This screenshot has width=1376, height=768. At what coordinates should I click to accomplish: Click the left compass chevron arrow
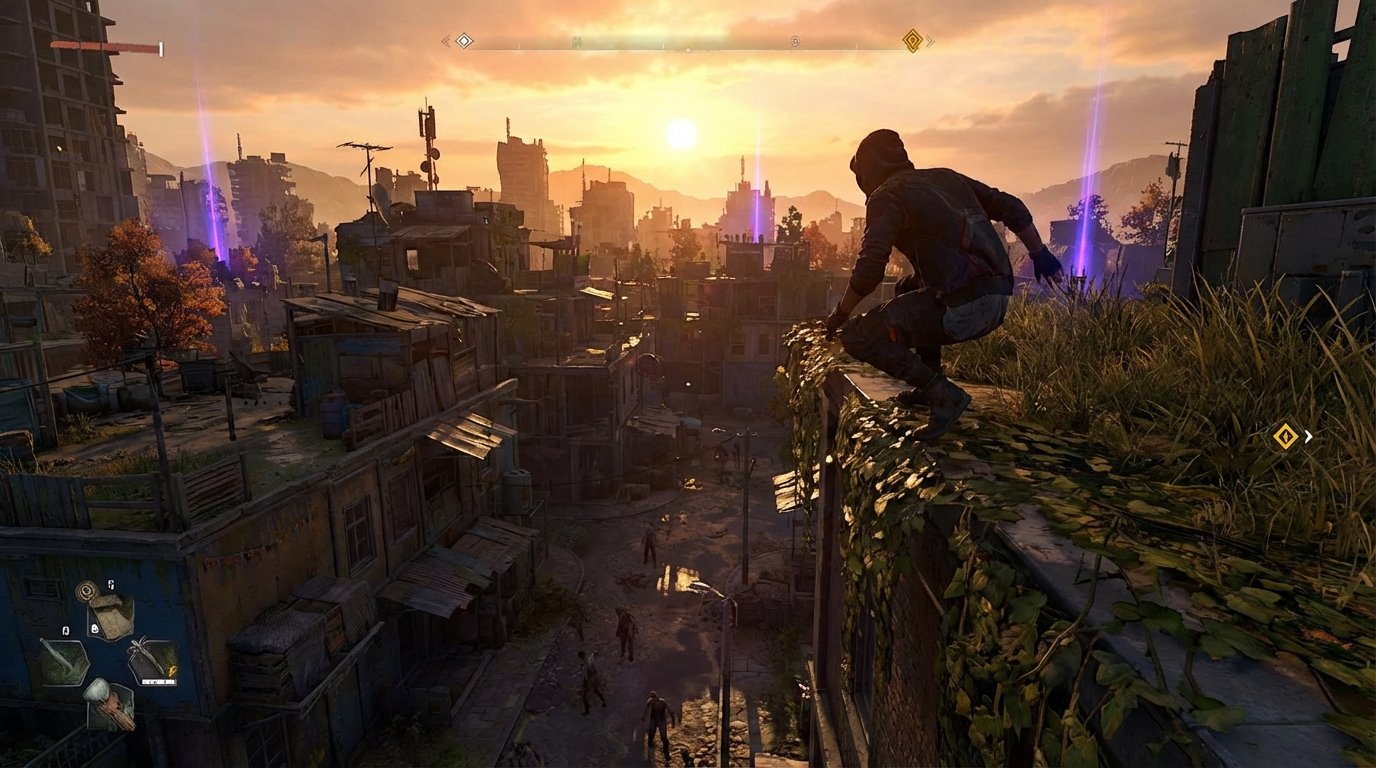tap(445, 41)
